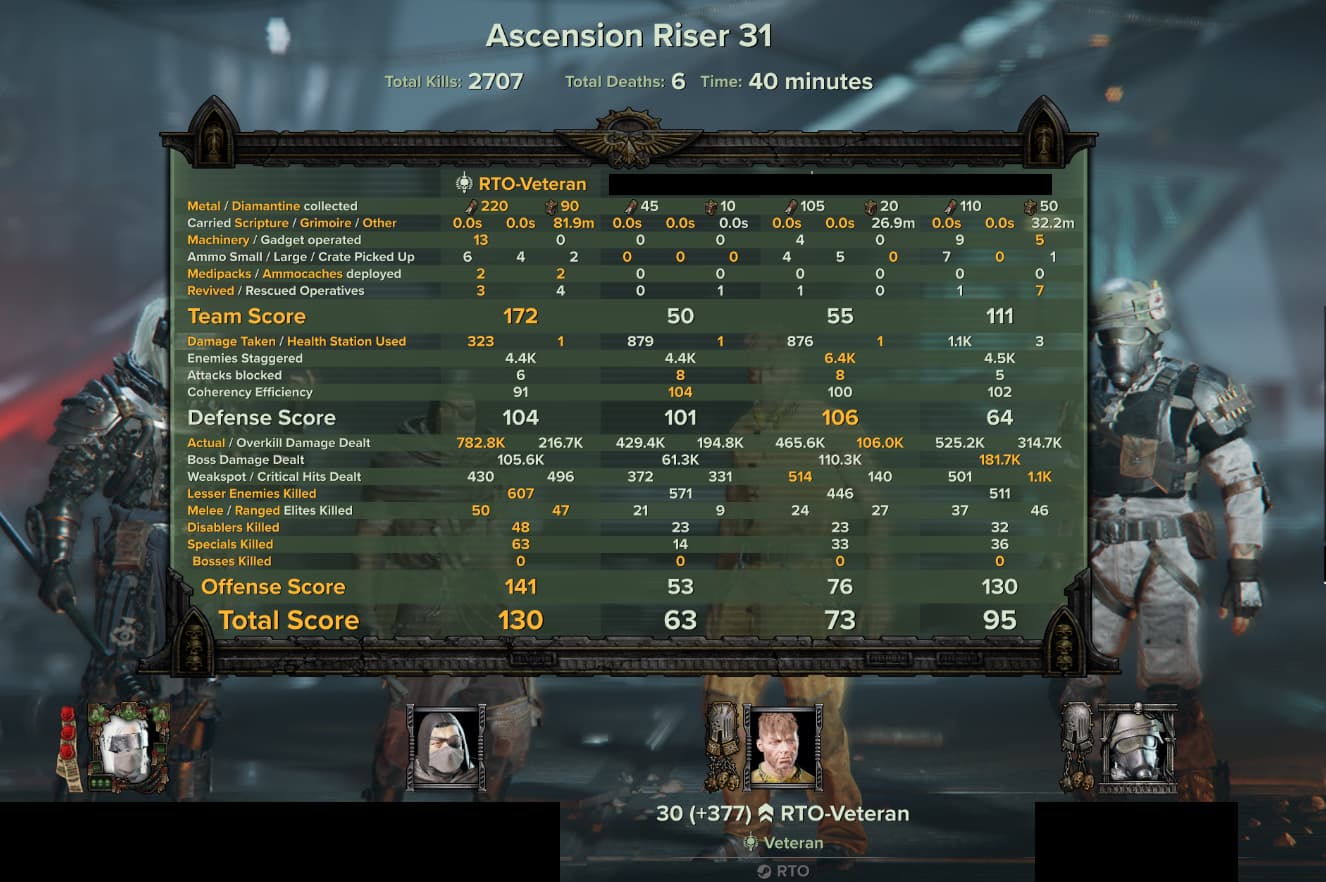The image size is (1326, 882).
Task: Open the gas-mask helmet operative portrait
Action: 1137,747
